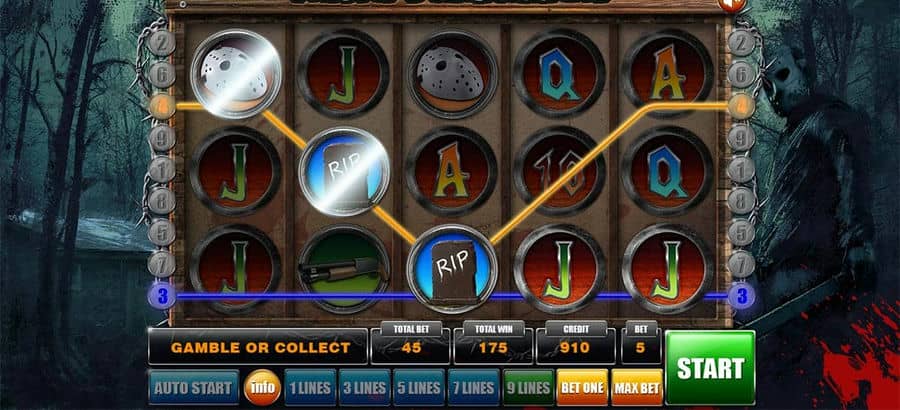Screen dimensions: 900x410
Task: Activate AUTO START
Action: click(193, 387)
